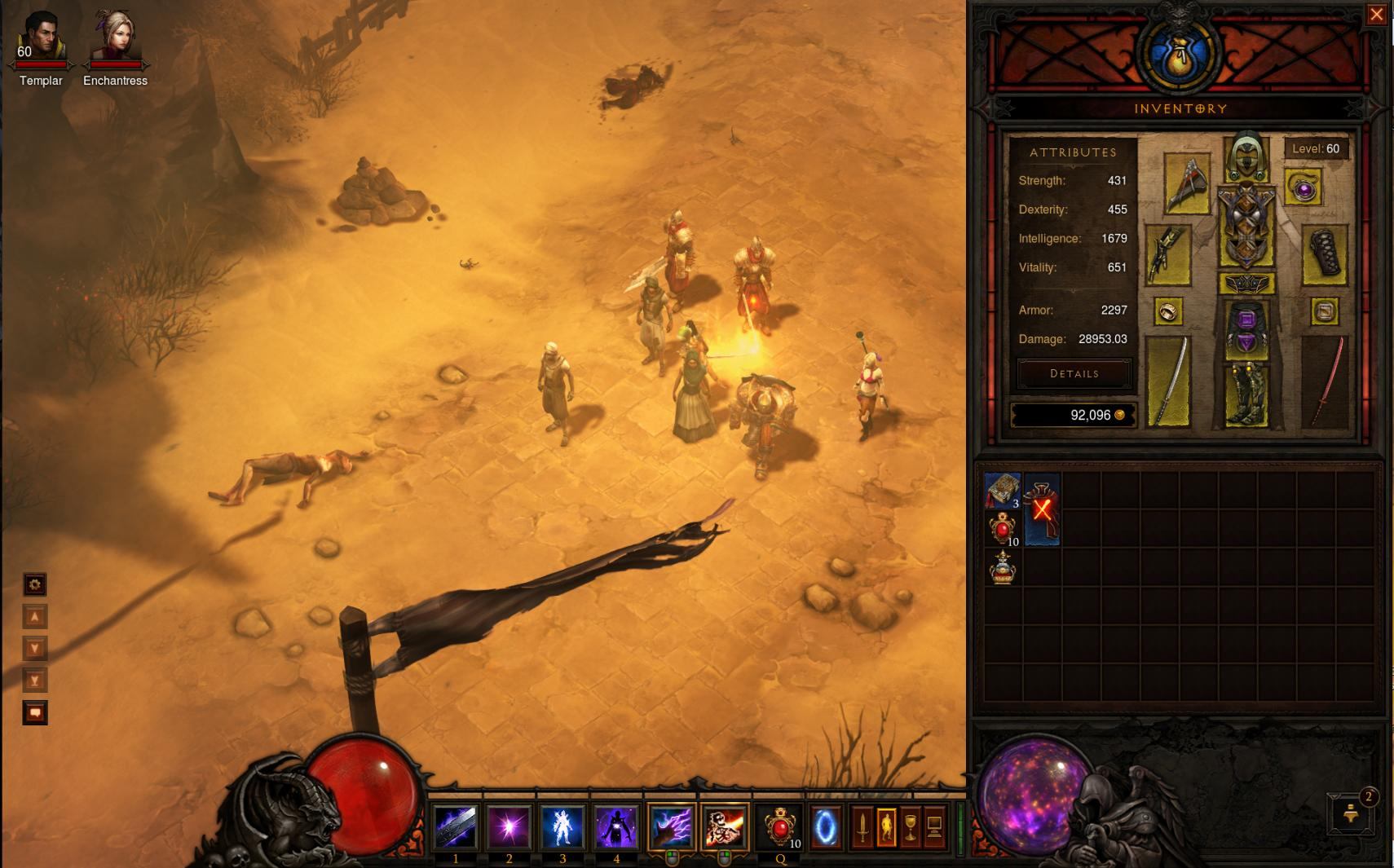
Task: Close the inventory panel
Action: [1377, 15]
